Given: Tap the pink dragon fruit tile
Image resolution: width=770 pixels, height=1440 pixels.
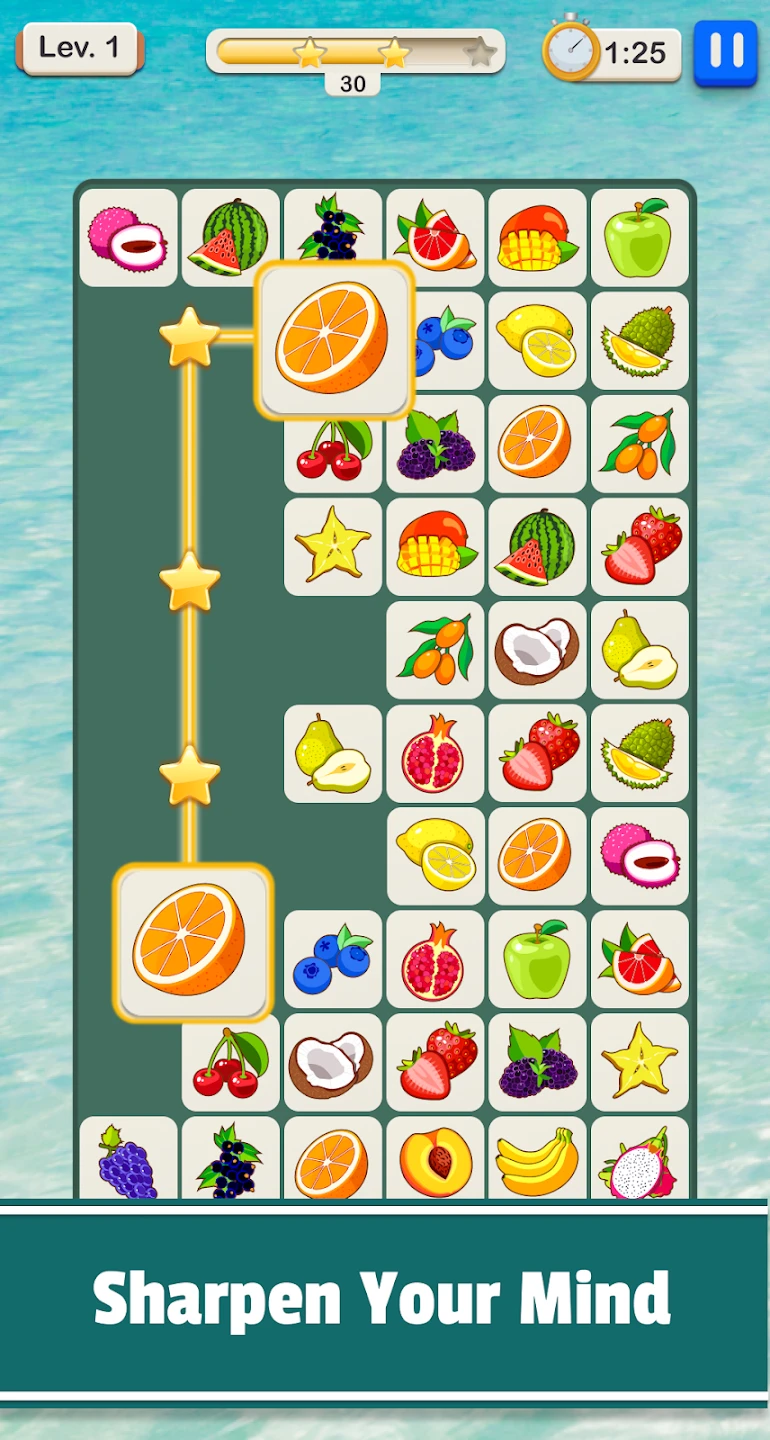Looking at the screenshot, I should point(640,1162).
